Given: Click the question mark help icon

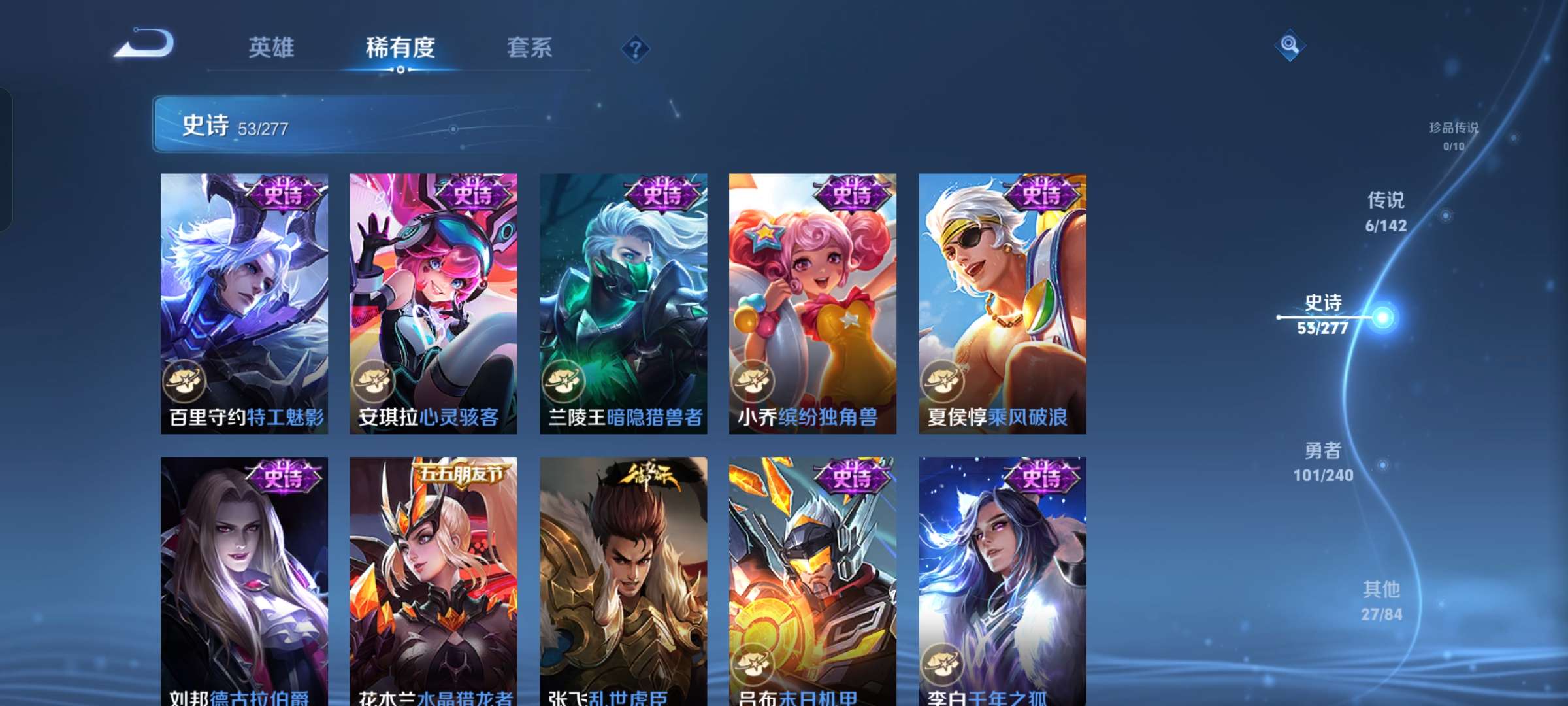Looking at the screenshot, I should pos(636,48).
